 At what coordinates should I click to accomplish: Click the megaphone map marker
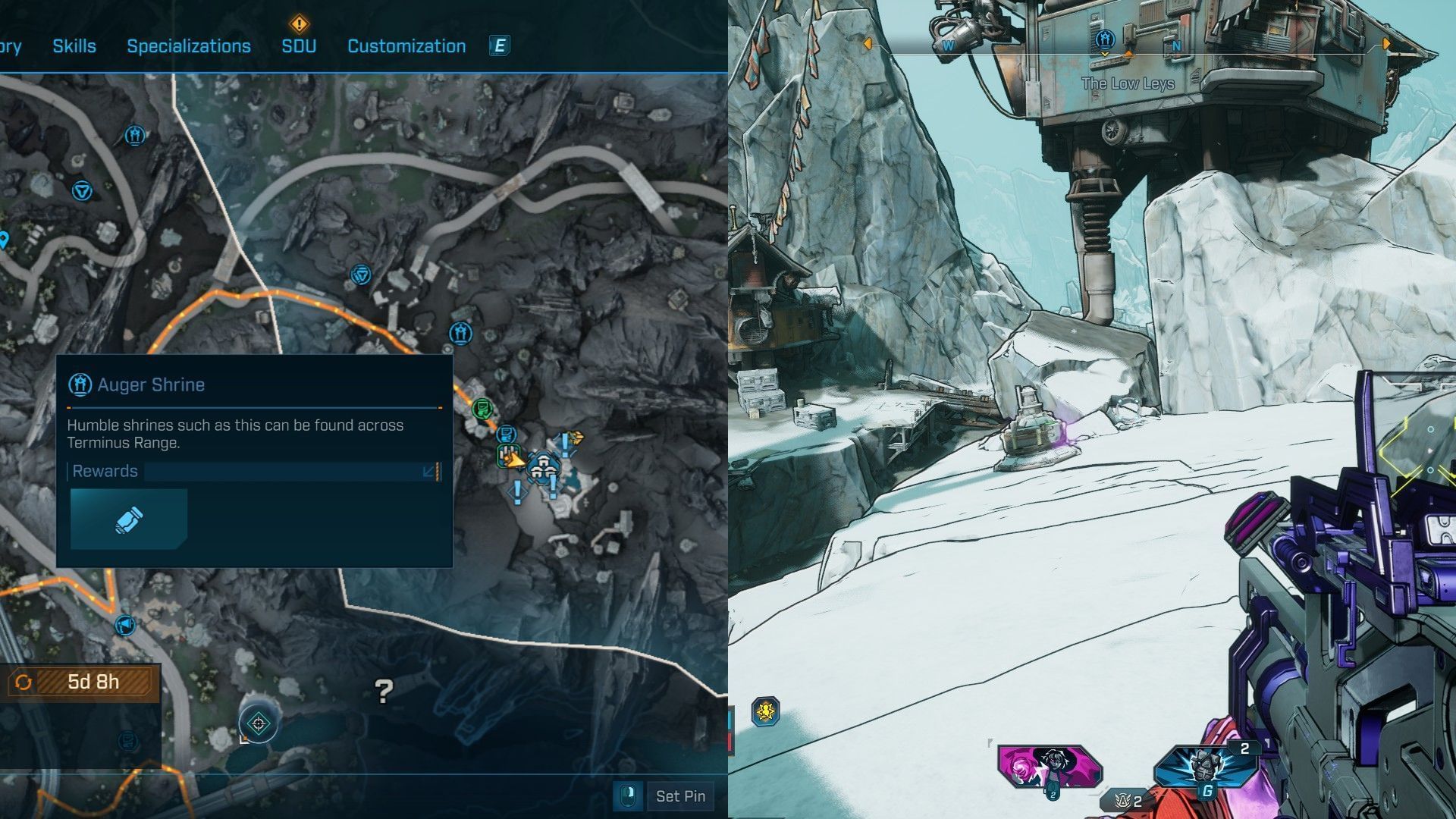click(124, 625)
